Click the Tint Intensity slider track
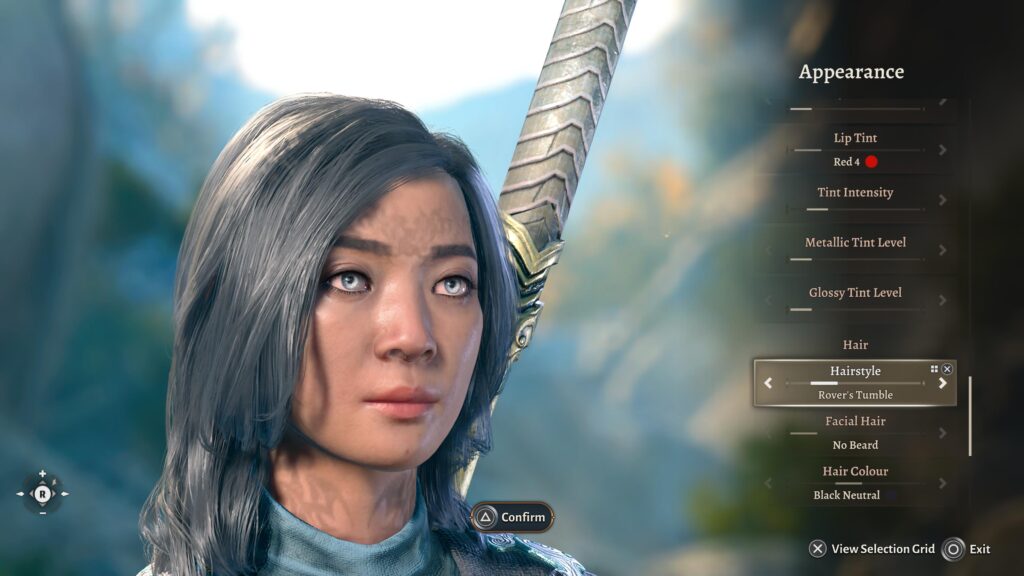This screenshot has height=576, width=1024. pos(855,209)
